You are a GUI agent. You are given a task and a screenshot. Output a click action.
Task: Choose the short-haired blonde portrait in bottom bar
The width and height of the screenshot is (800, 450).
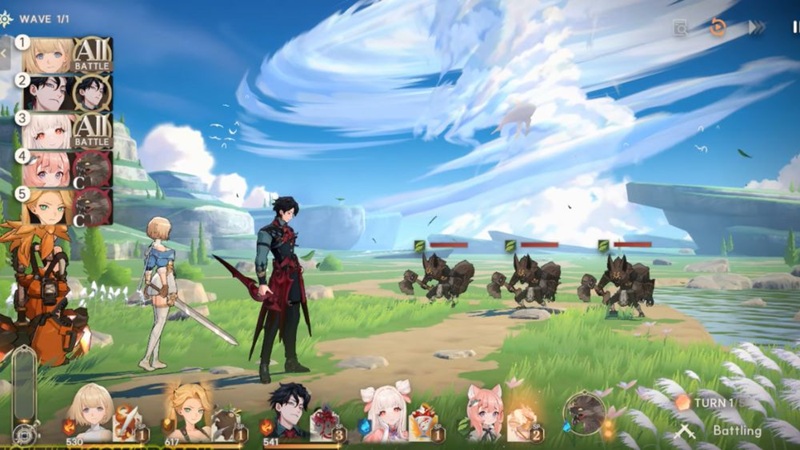(90, 411)
